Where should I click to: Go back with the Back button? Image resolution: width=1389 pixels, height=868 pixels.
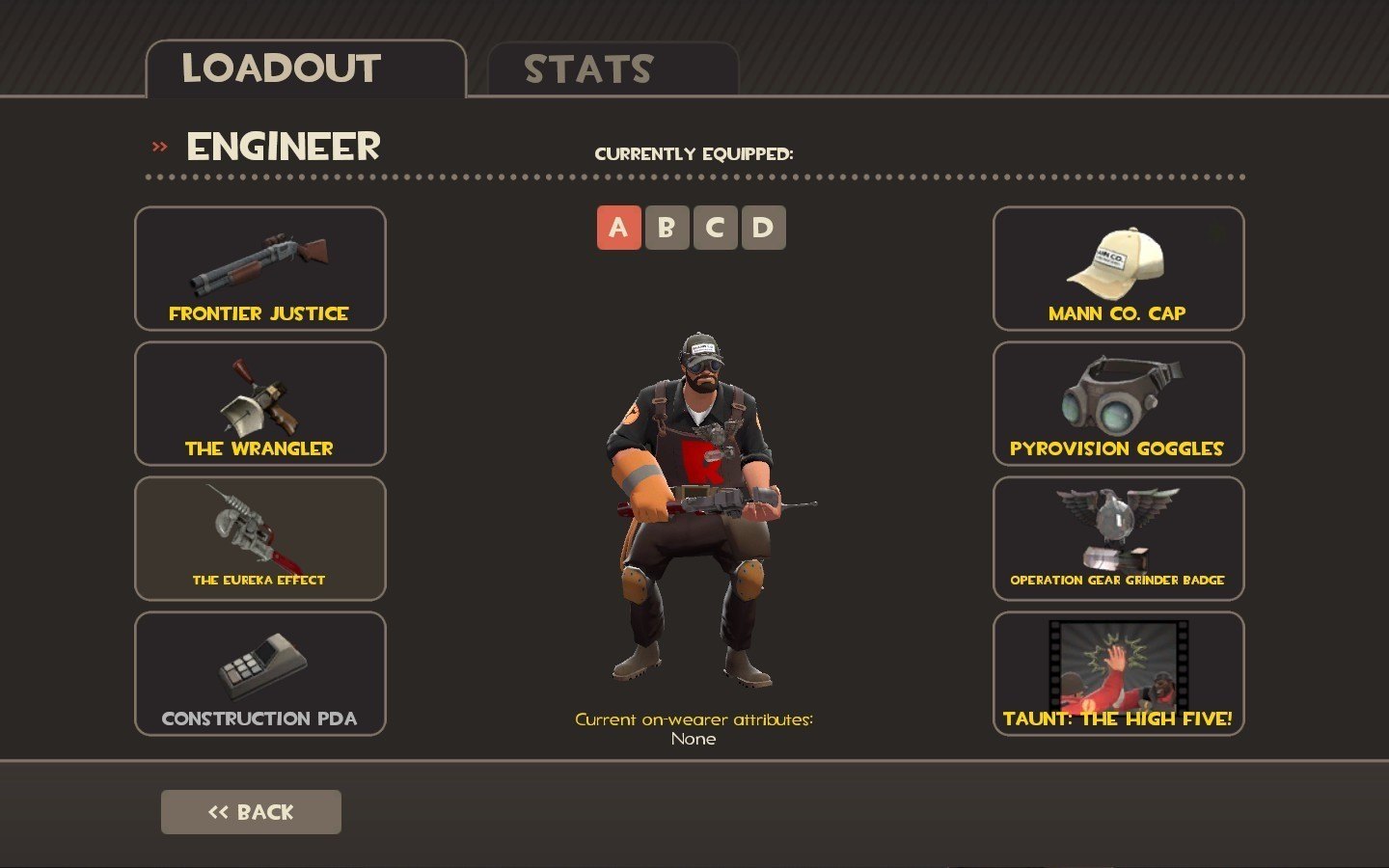click(251, 812)
